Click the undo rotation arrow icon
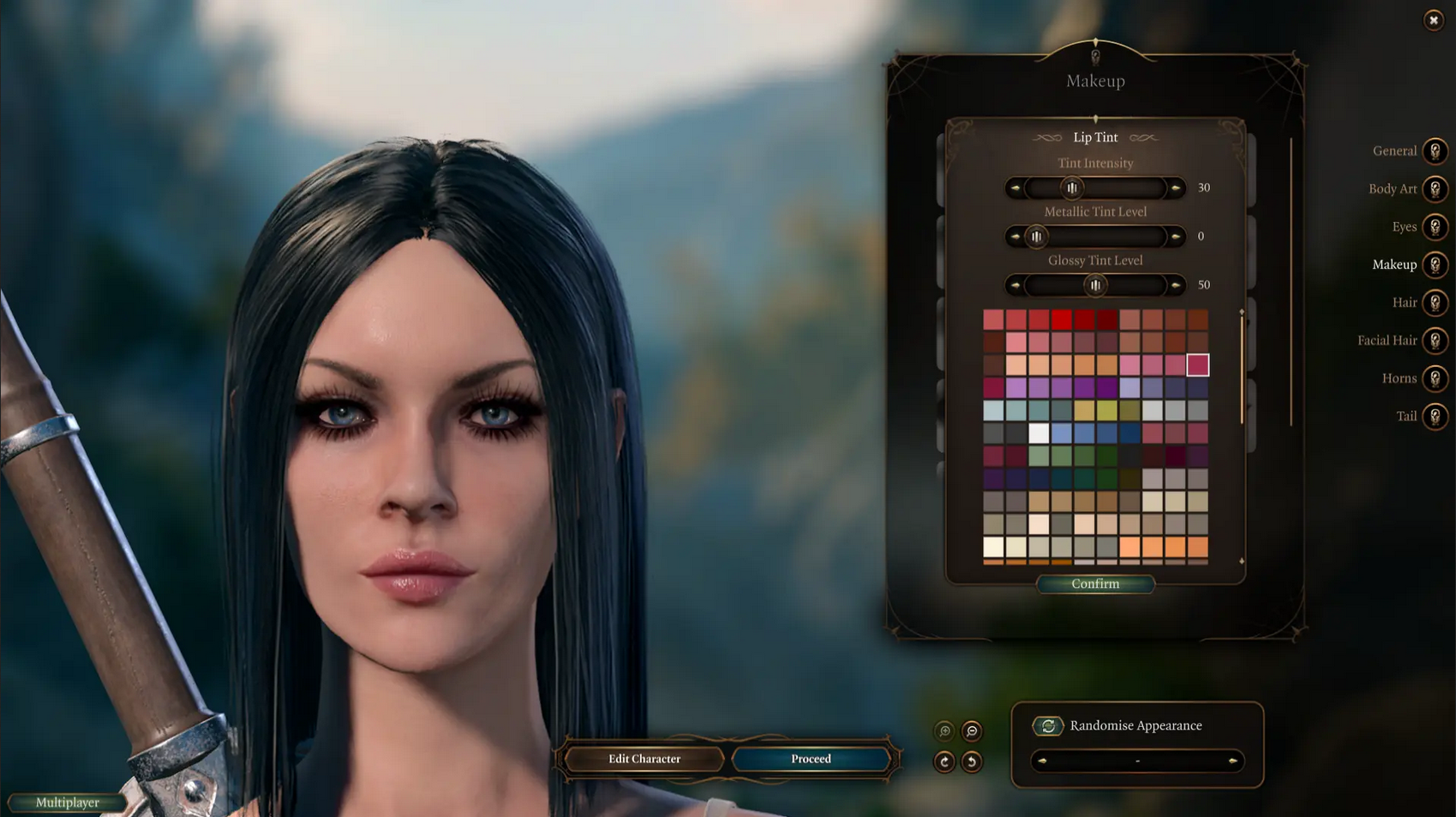The height and width of the screenshot is (817, 1456). [971, 761]
